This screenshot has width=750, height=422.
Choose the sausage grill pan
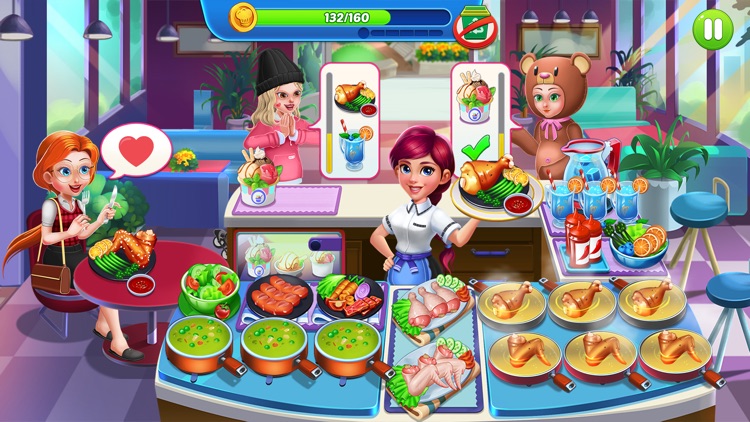click(x=277, y=296)
